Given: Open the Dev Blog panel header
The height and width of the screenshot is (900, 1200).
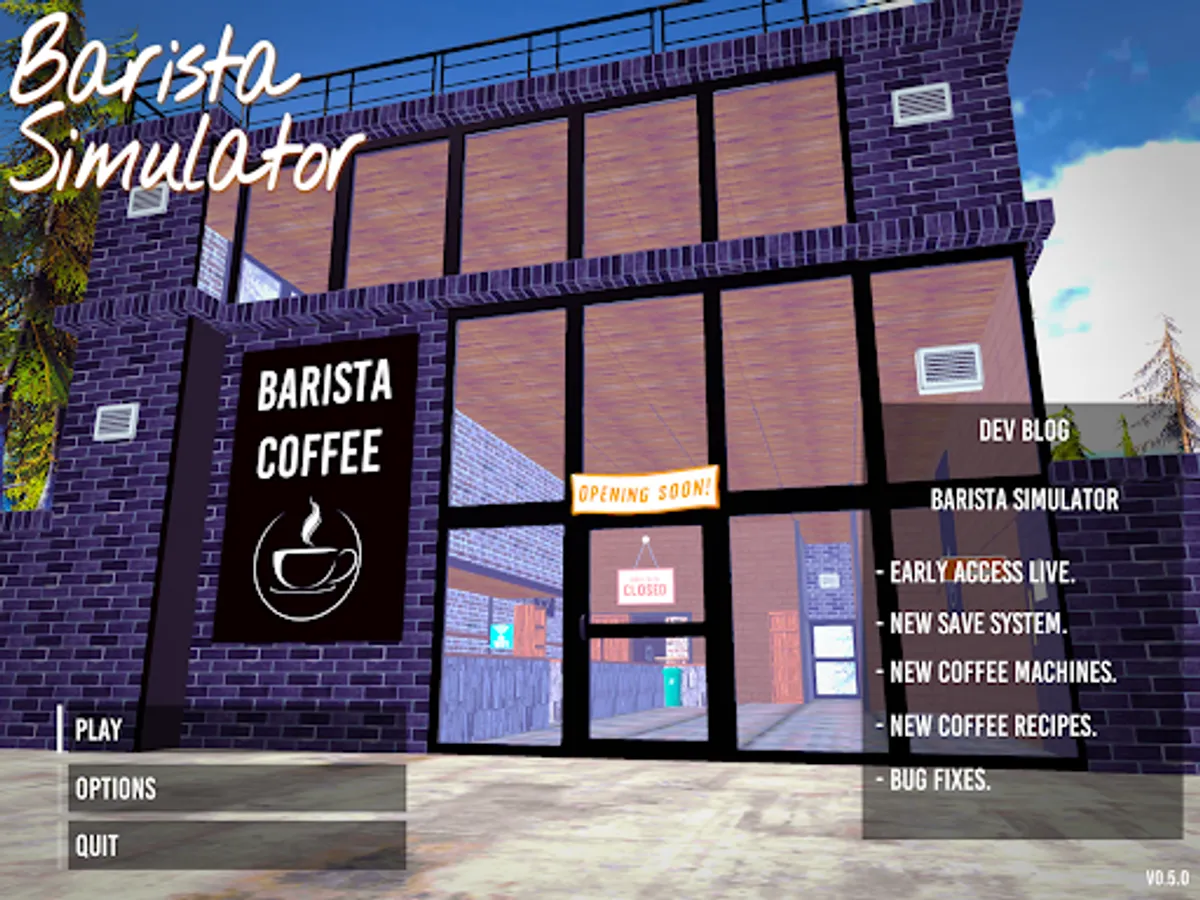Looking at the screenshot, I should (x=1023, y=431).
